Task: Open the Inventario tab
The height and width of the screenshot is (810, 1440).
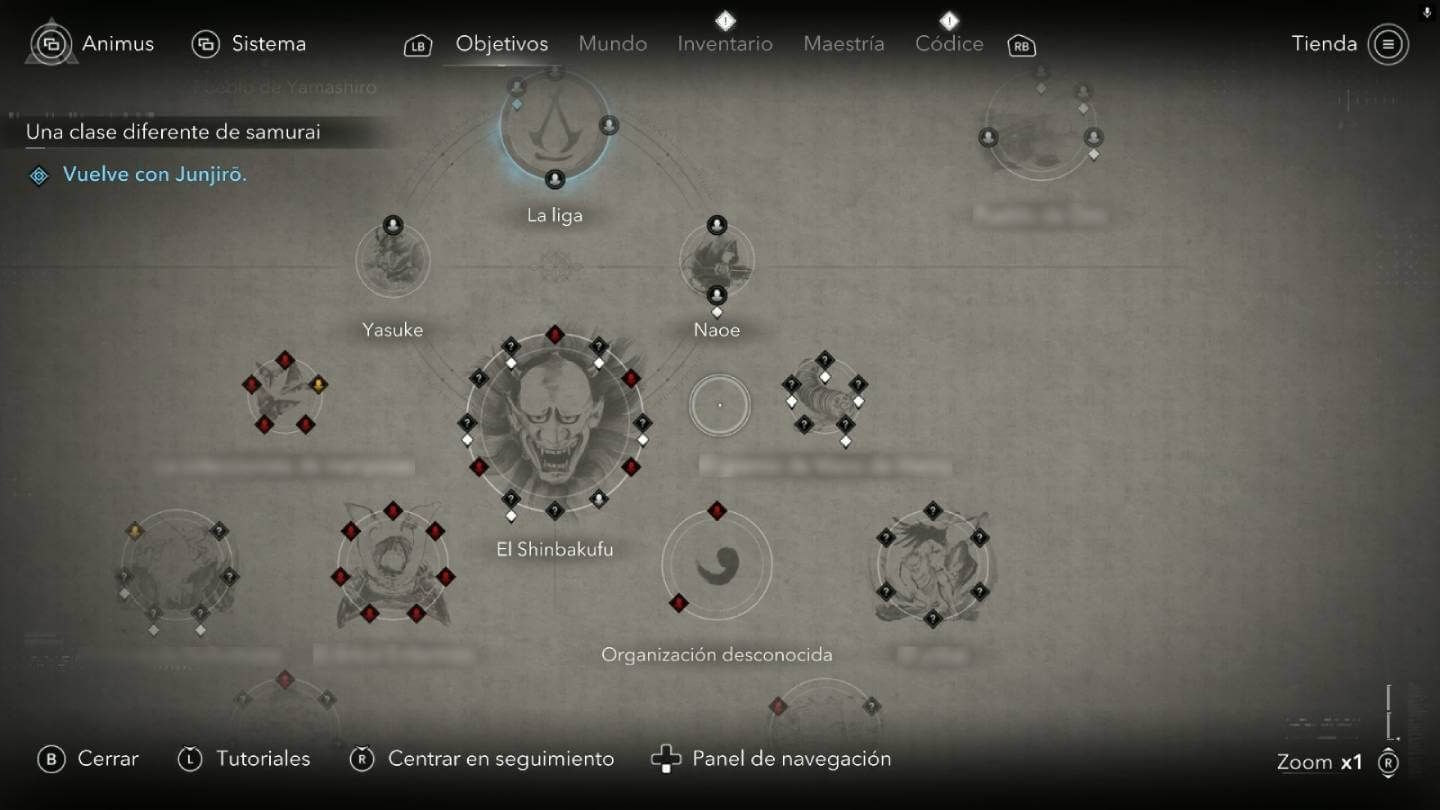Action: 724,44
